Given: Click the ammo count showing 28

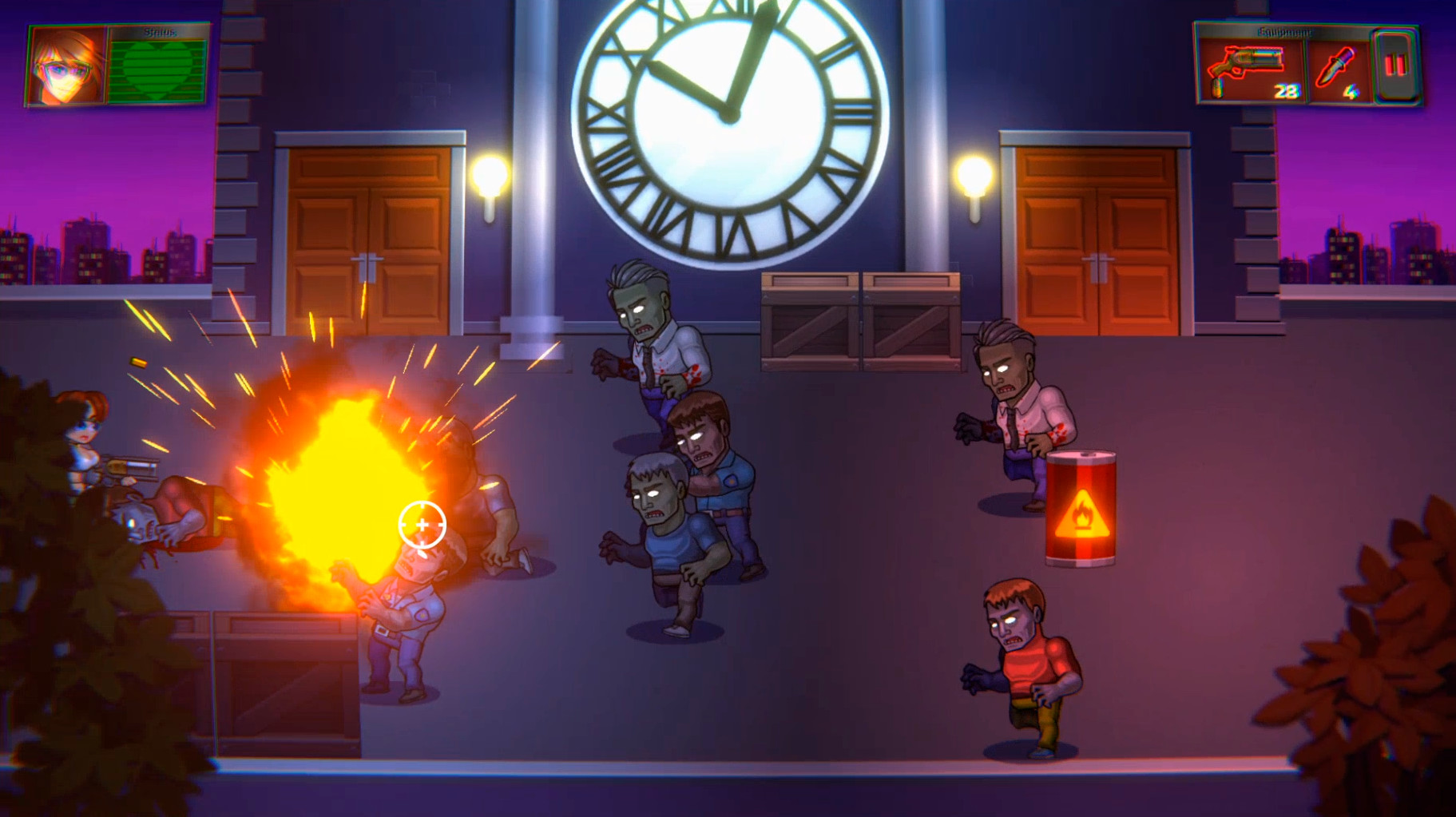Looking at the screenshot, I should point(1286,92).
